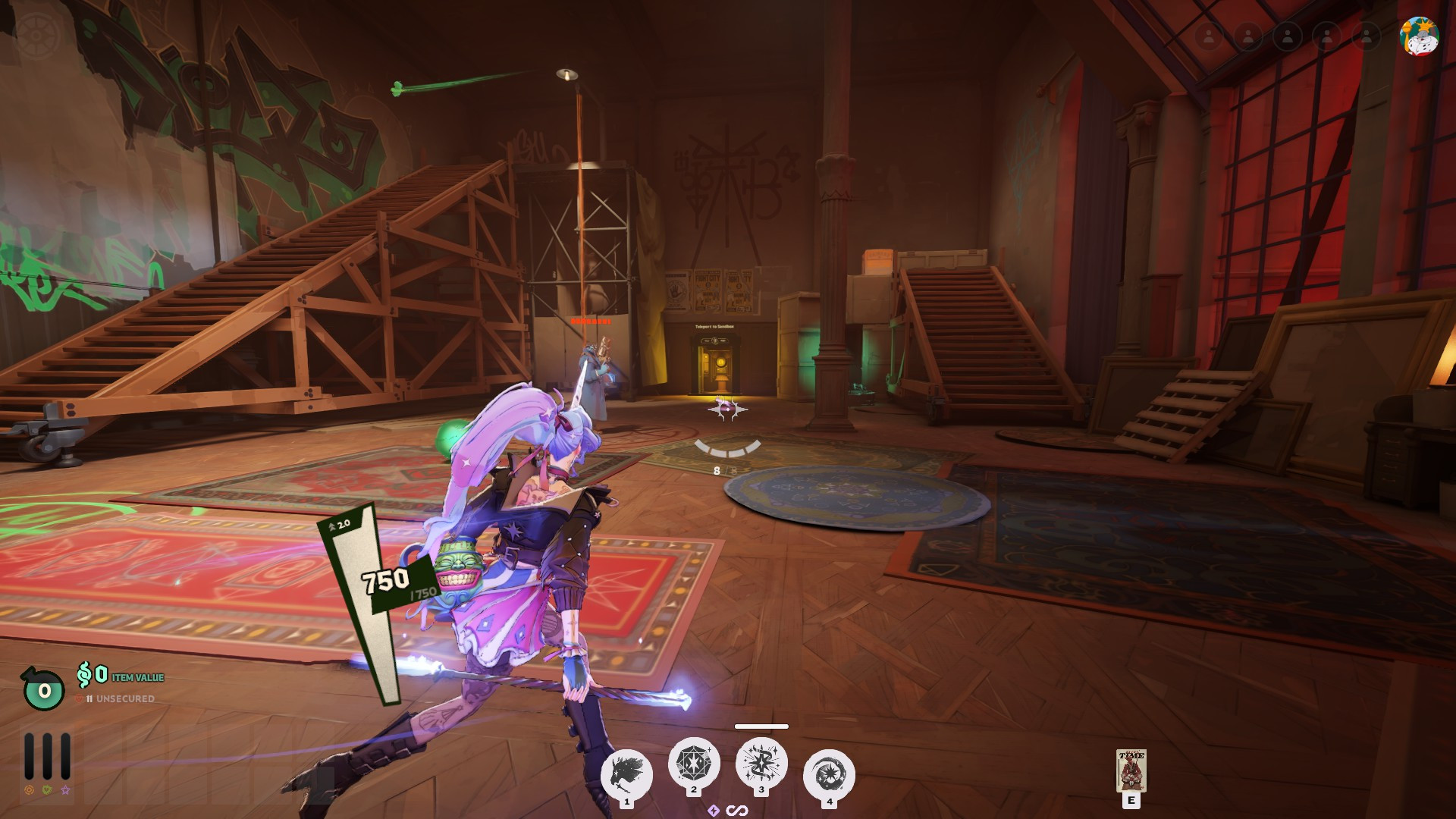Activate the dragon head ability
The height and width of the screenshot is (819, 1456).
tap(626, 775)
